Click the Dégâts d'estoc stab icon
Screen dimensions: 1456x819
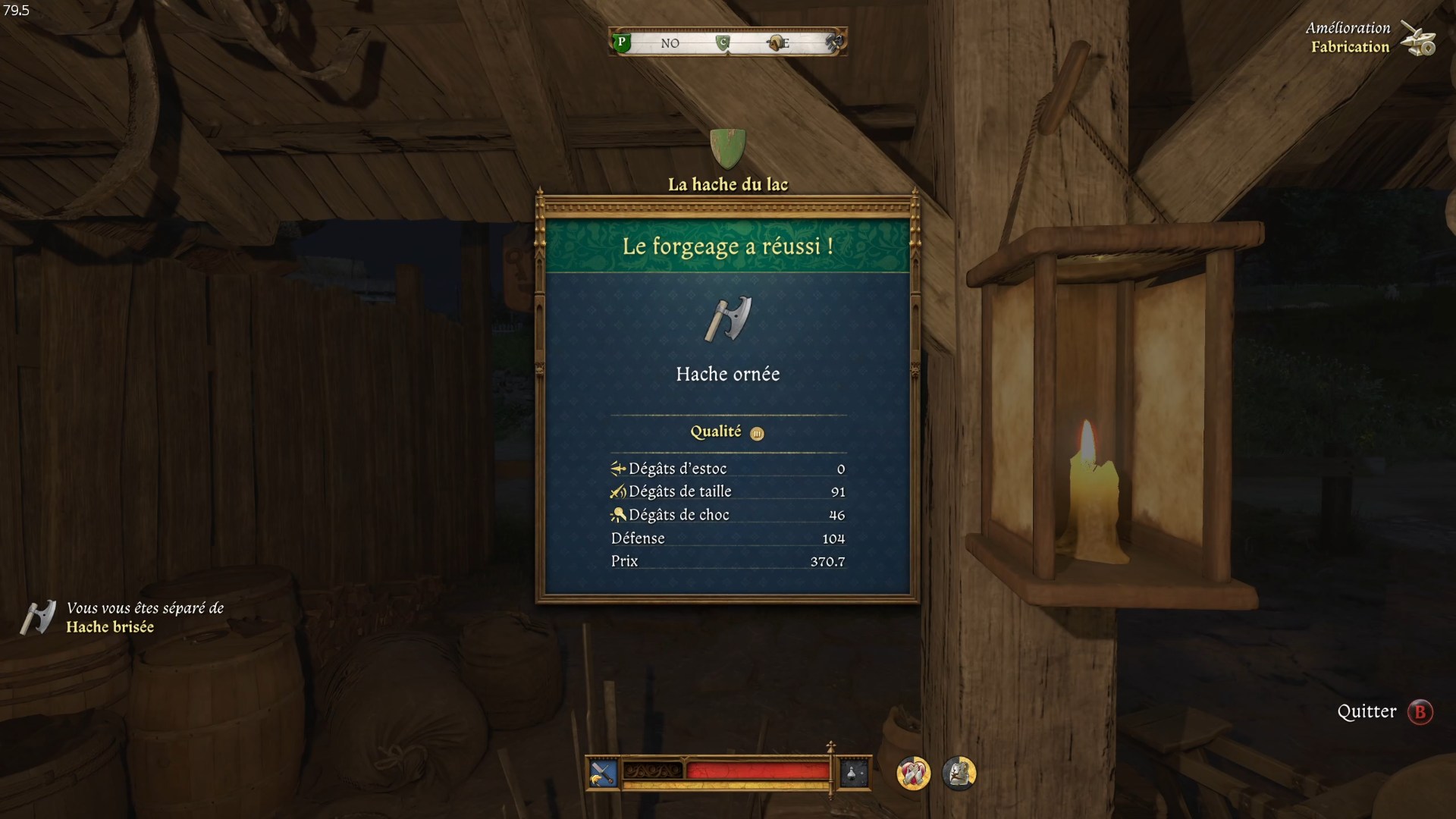coord(617,468)
